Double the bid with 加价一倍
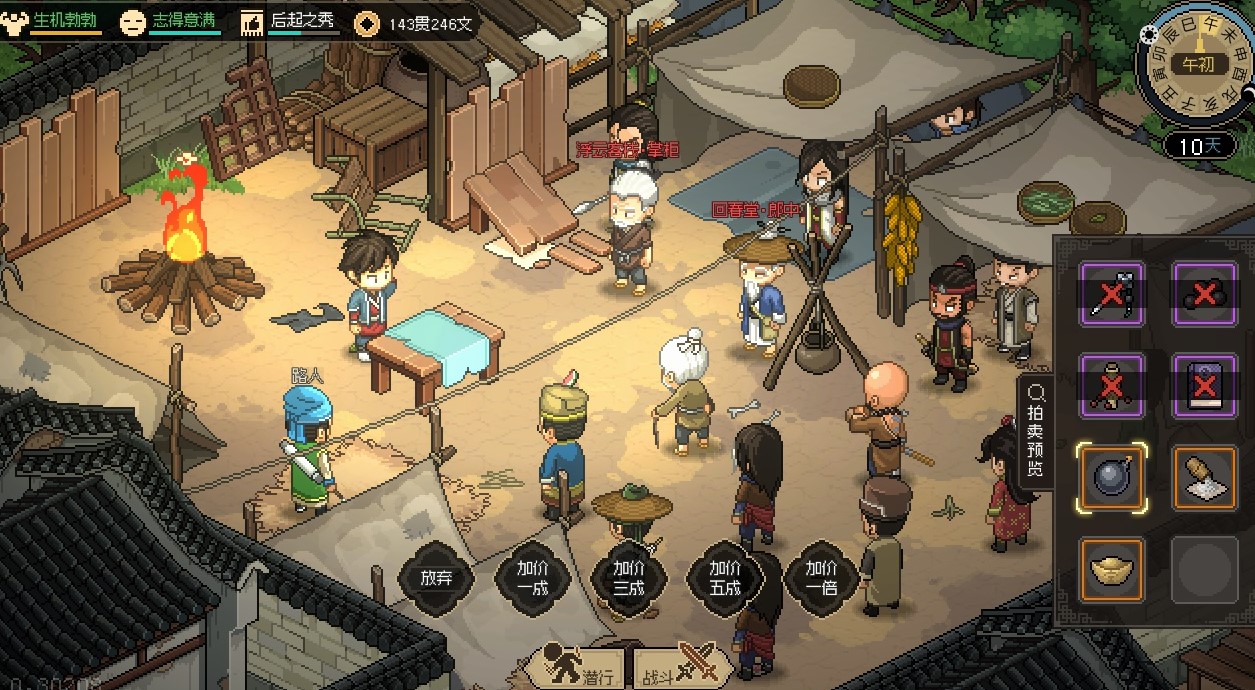 (821, 577)
